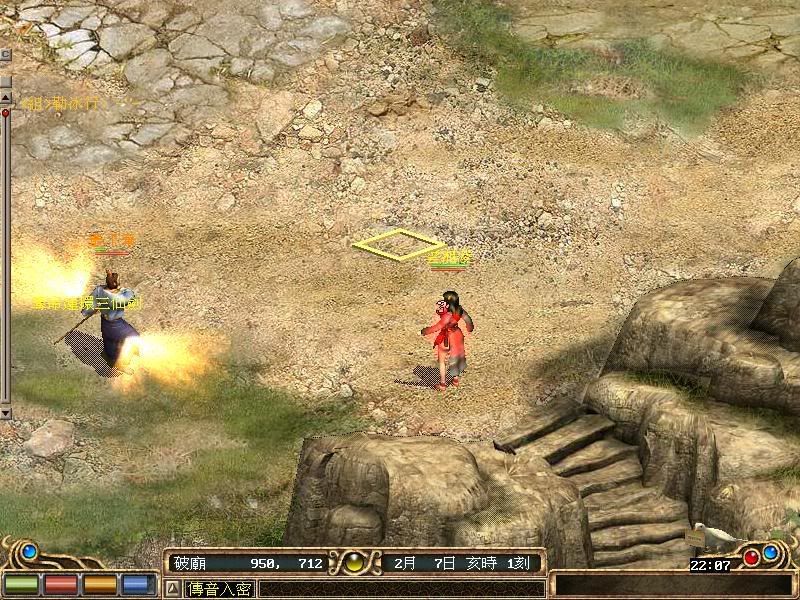Click the blue rectangular button in the bottom-left panel
Image resolution: width=800 pixels, height=600 pixels.
[x=137, y=584]
